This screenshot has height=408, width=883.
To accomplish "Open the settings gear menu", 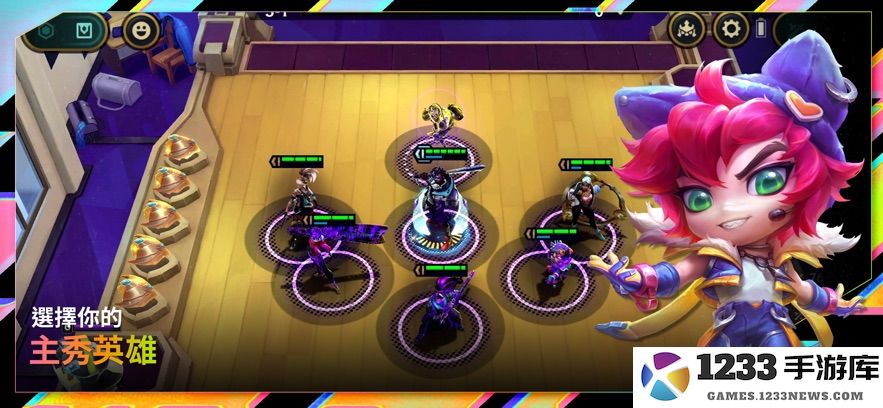I will click(x=732, y=30).
